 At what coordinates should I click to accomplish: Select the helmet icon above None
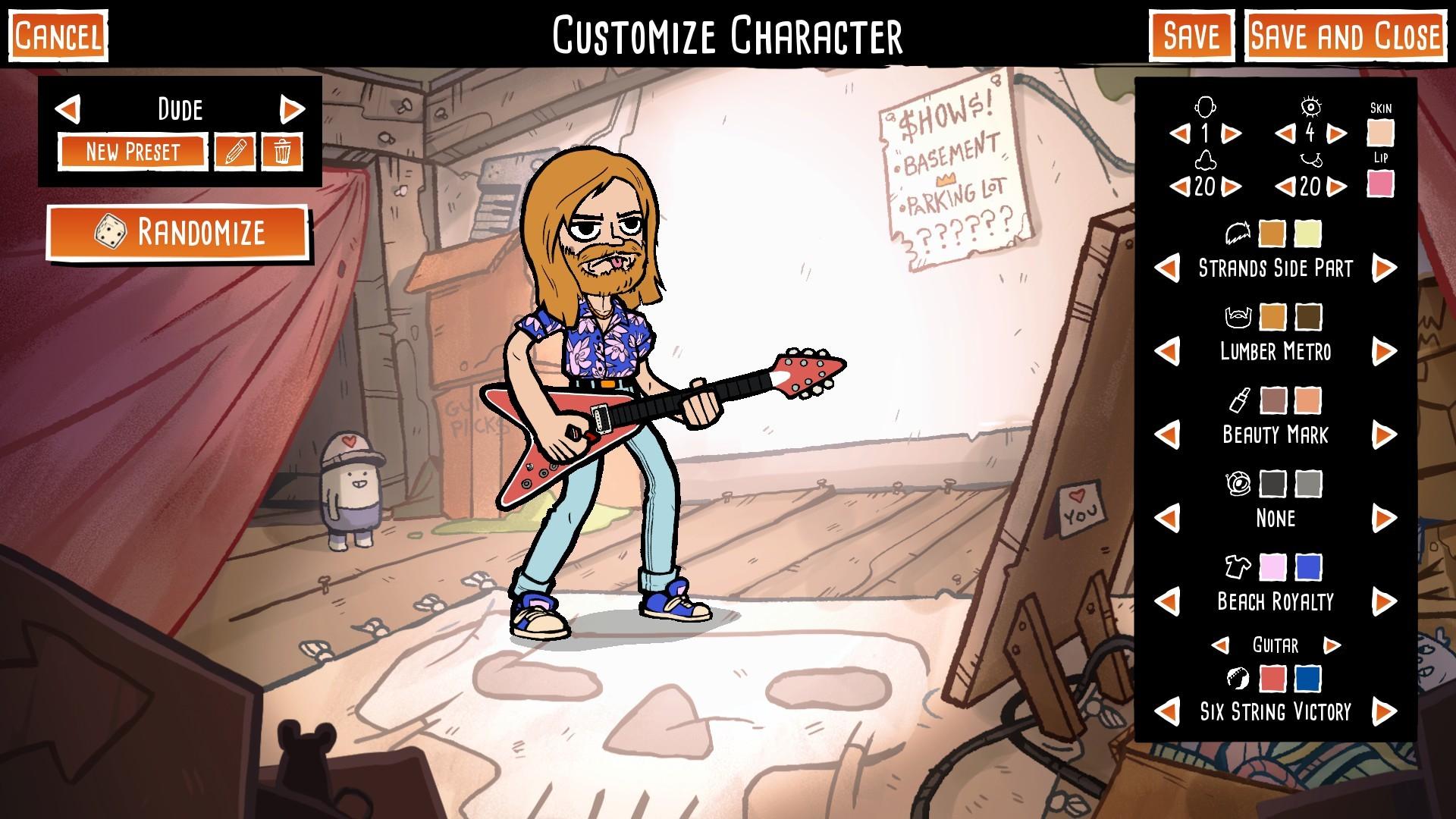(1238, 483)
